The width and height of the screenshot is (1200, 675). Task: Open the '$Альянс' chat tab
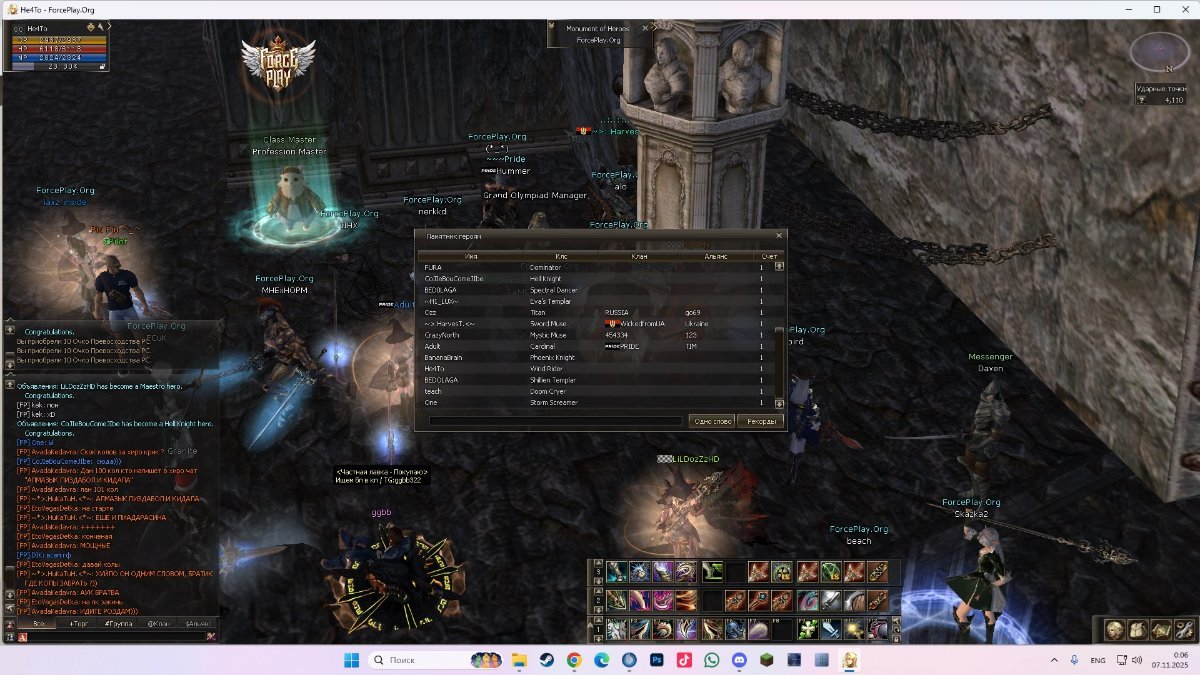click(x=198, y=623)
